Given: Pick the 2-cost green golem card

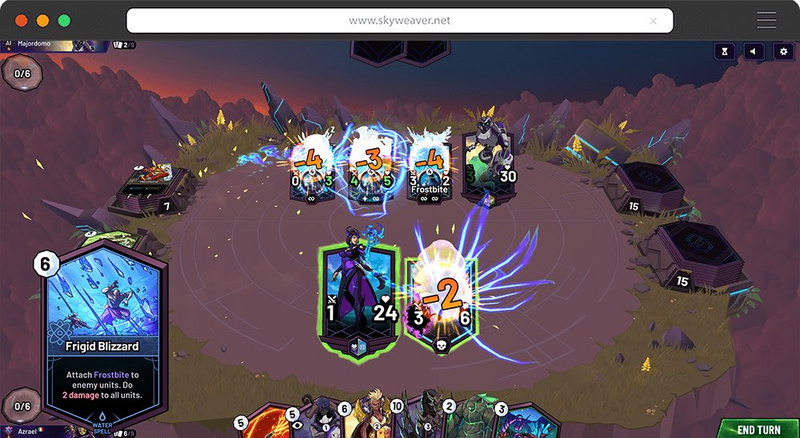Looking at the screenshot, I should tap(469, 422).
